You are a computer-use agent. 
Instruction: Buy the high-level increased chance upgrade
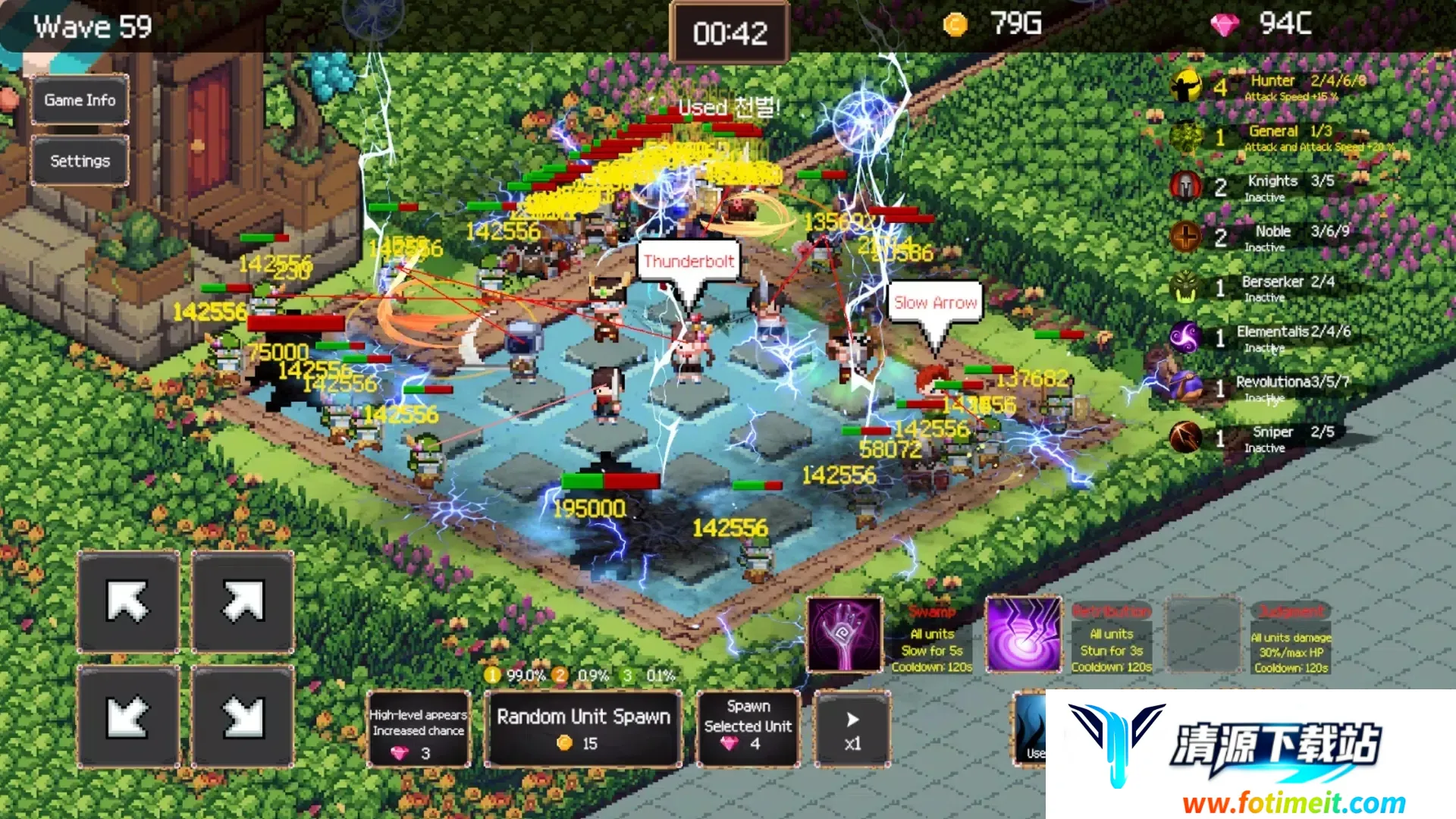coord(418,730)
